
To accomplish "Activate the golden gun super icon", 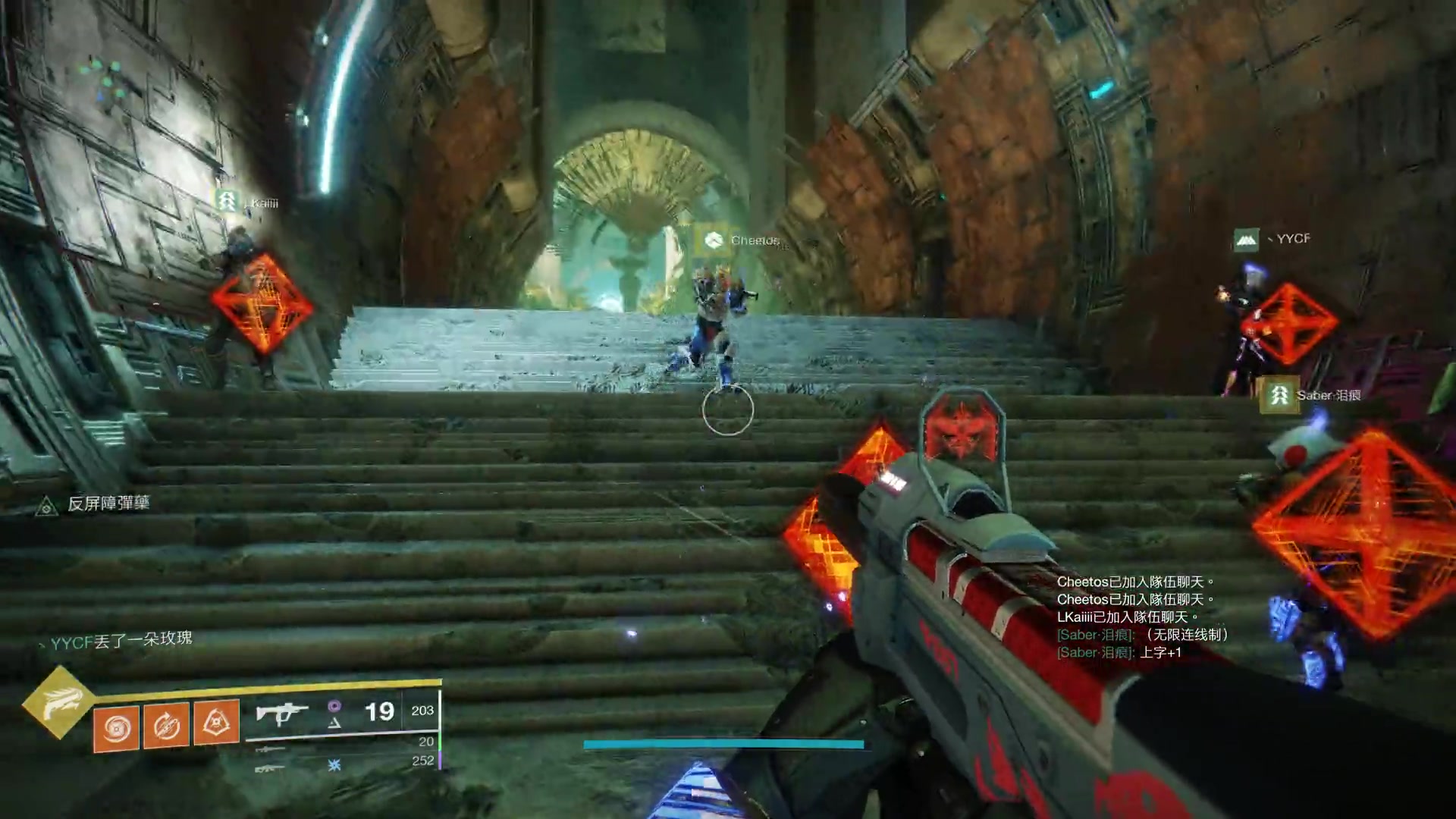I will pos(58,702).
